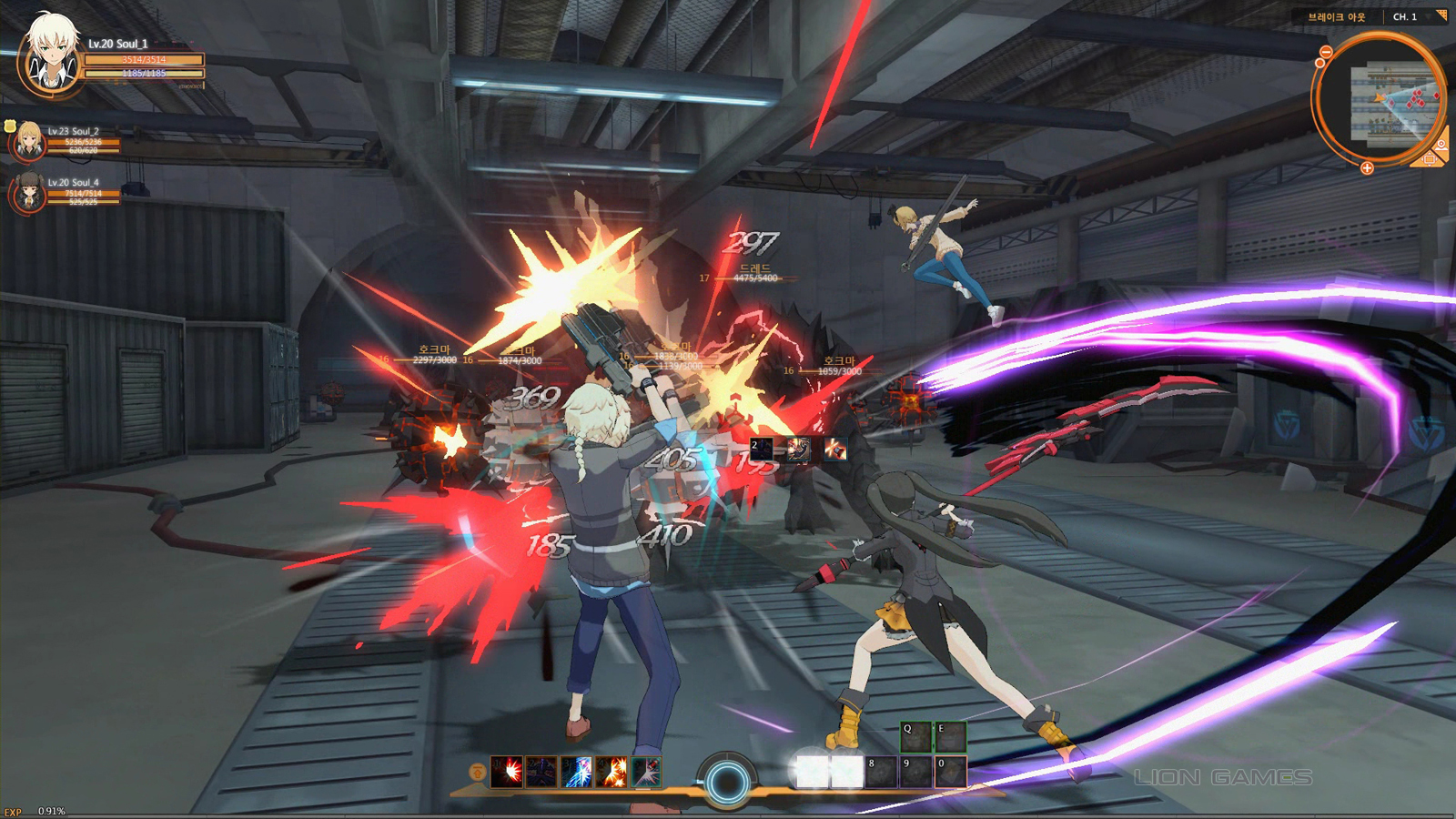1456x819 pixels.
Task: Trigger the blue lightning slash skill
Action: click(576, 772)
